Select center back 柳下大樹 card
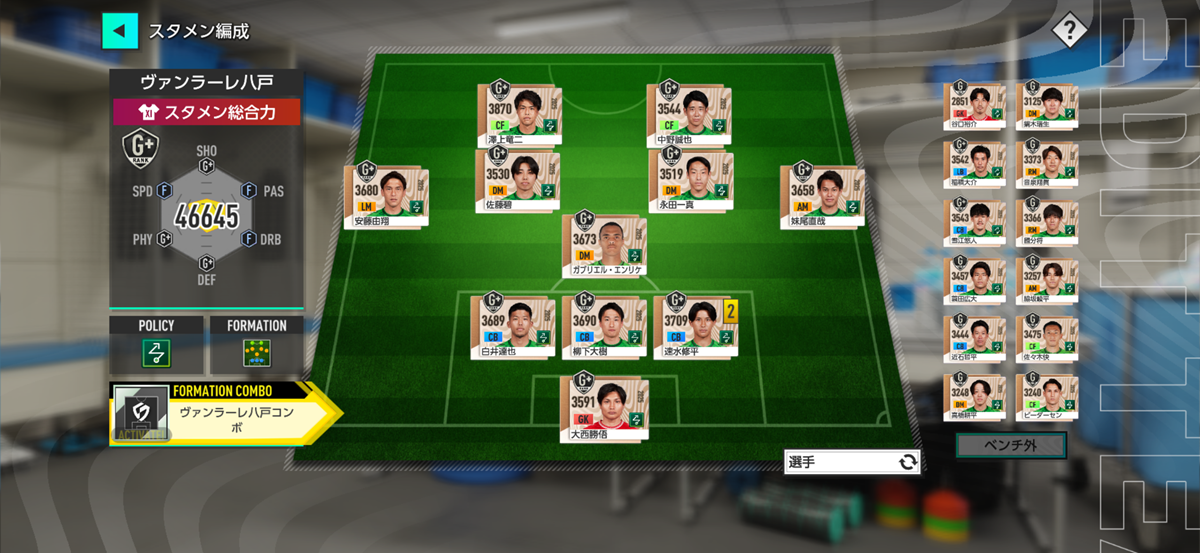This screenshot has width=1200, height=553. click(604, 324)
